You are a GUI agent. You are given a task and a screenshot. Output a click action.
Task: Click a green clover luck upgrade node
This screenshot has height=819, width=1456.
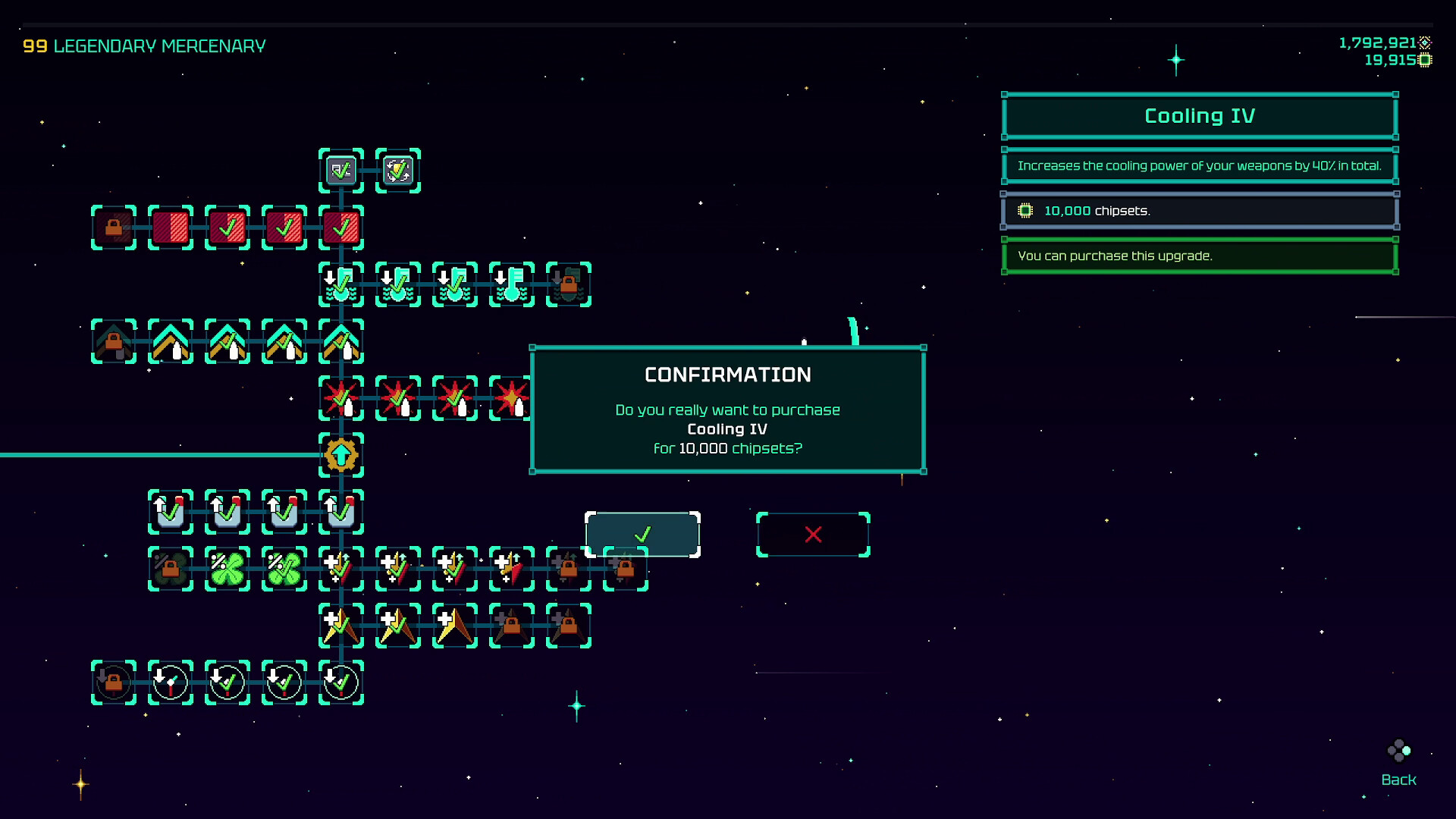click(227, 569)
